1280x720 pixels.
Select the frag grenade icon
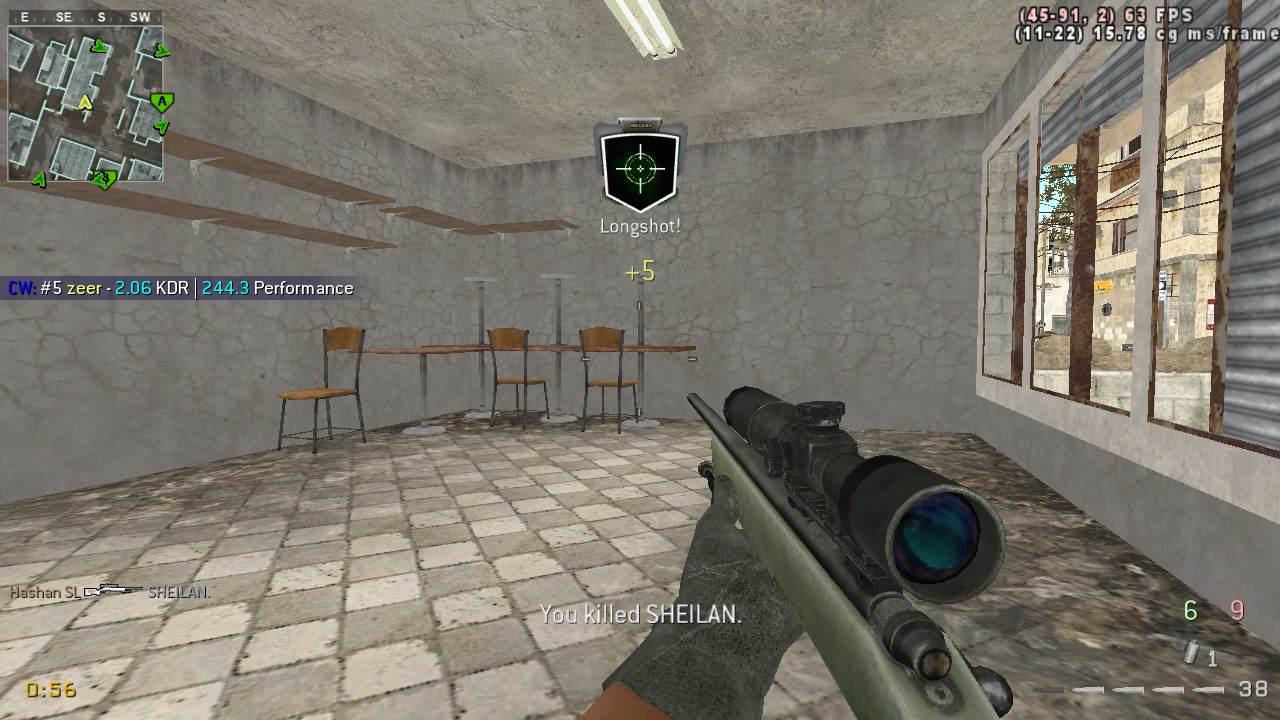(x=1191, y=653)
